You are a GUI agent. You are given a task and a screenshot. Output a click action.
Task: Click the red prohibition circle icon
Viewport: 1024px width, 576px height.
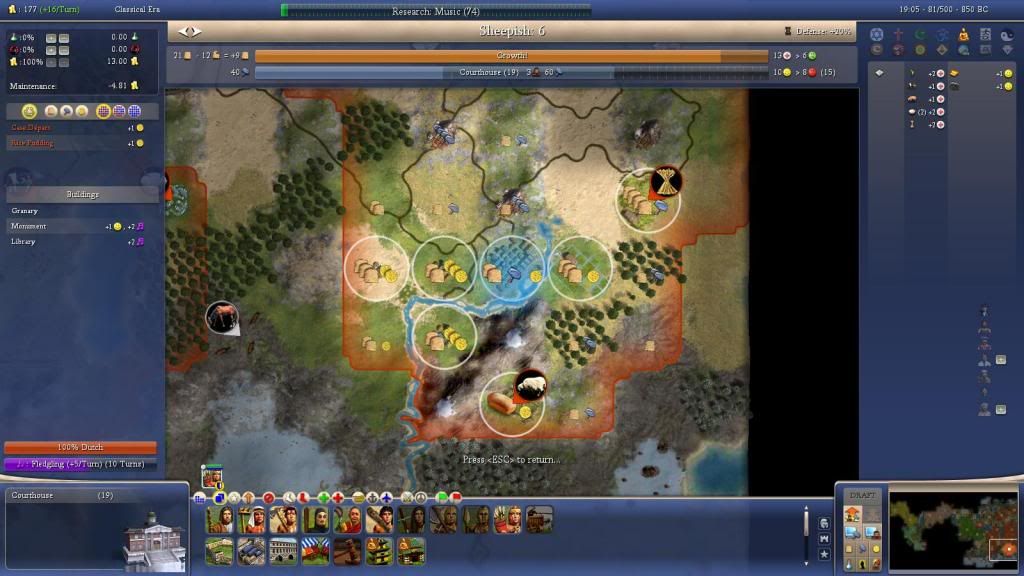tap(267, 497)
